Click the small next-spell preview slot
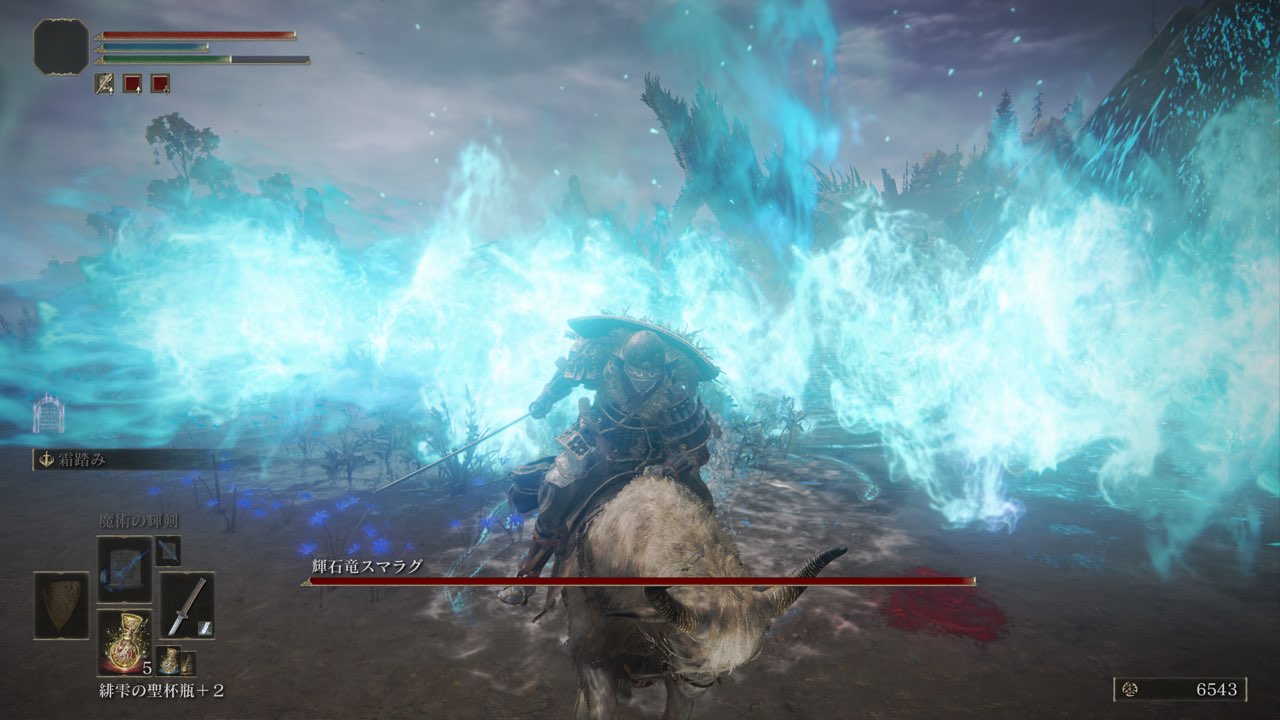Viewport: 1280px width, 720px height. pos(168,550)
